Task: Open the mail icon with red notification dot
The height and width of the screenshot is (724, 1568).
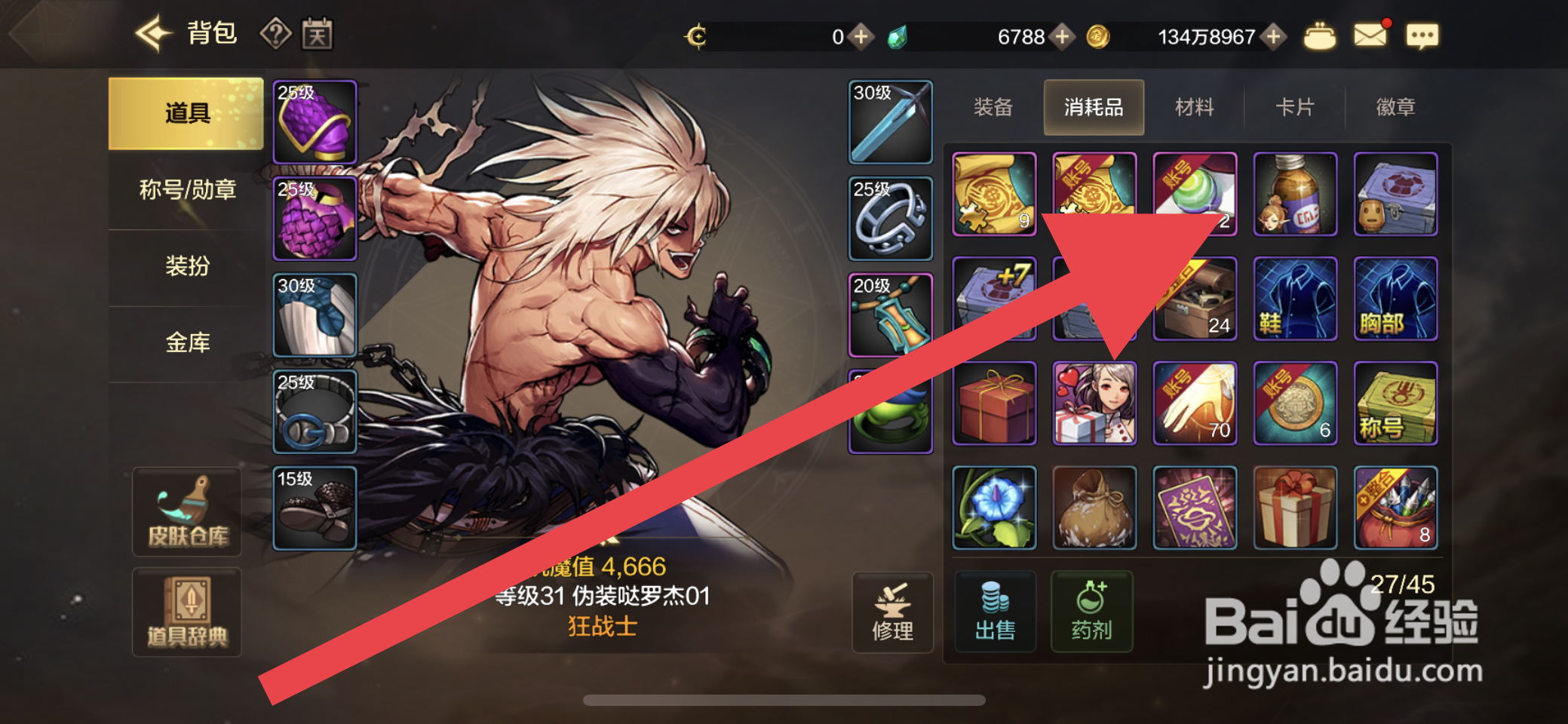Action: pyautogui.click(x=1371, y=34)
